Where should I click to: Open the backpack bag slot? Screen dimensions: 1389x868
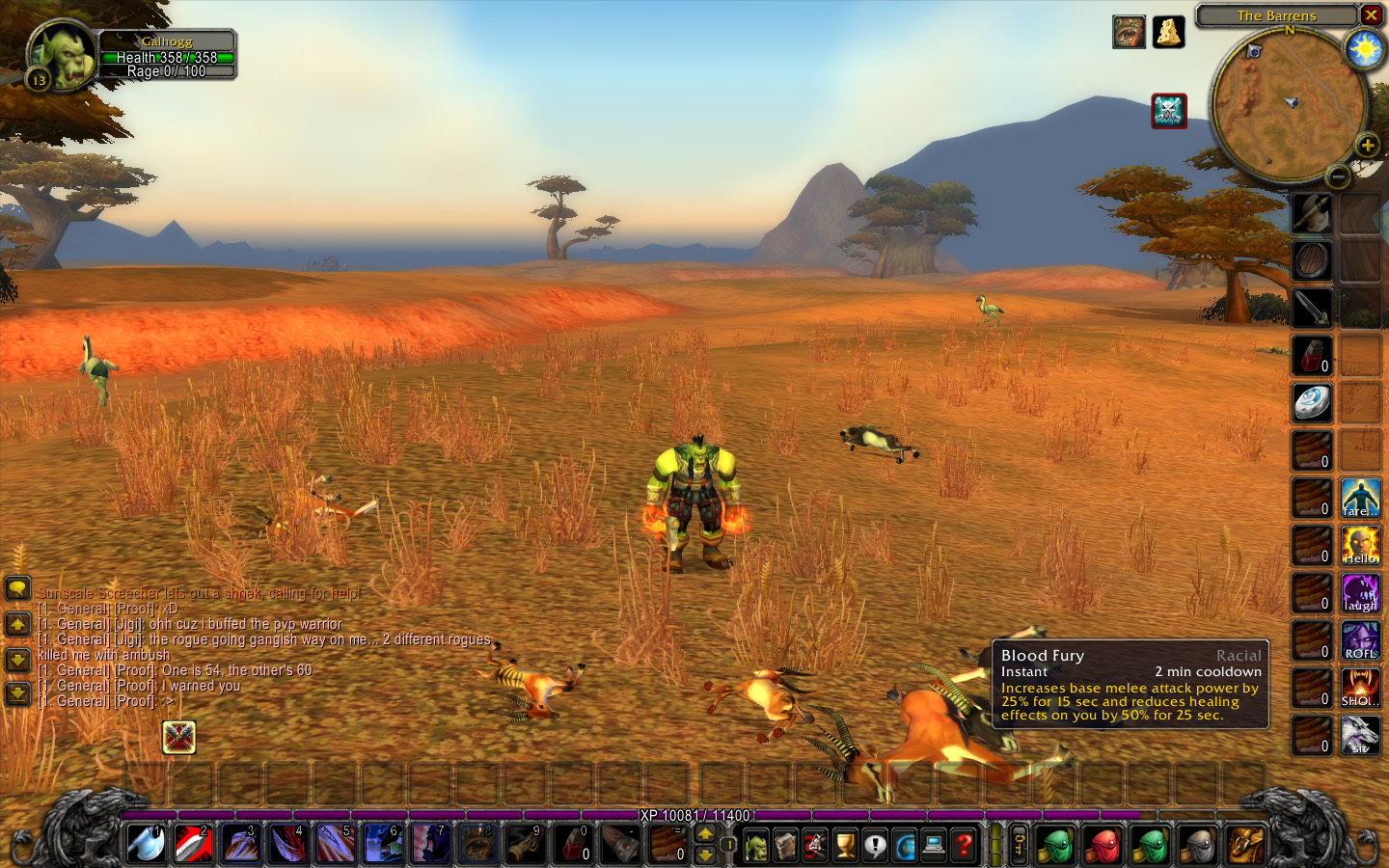coord(1245,846)
